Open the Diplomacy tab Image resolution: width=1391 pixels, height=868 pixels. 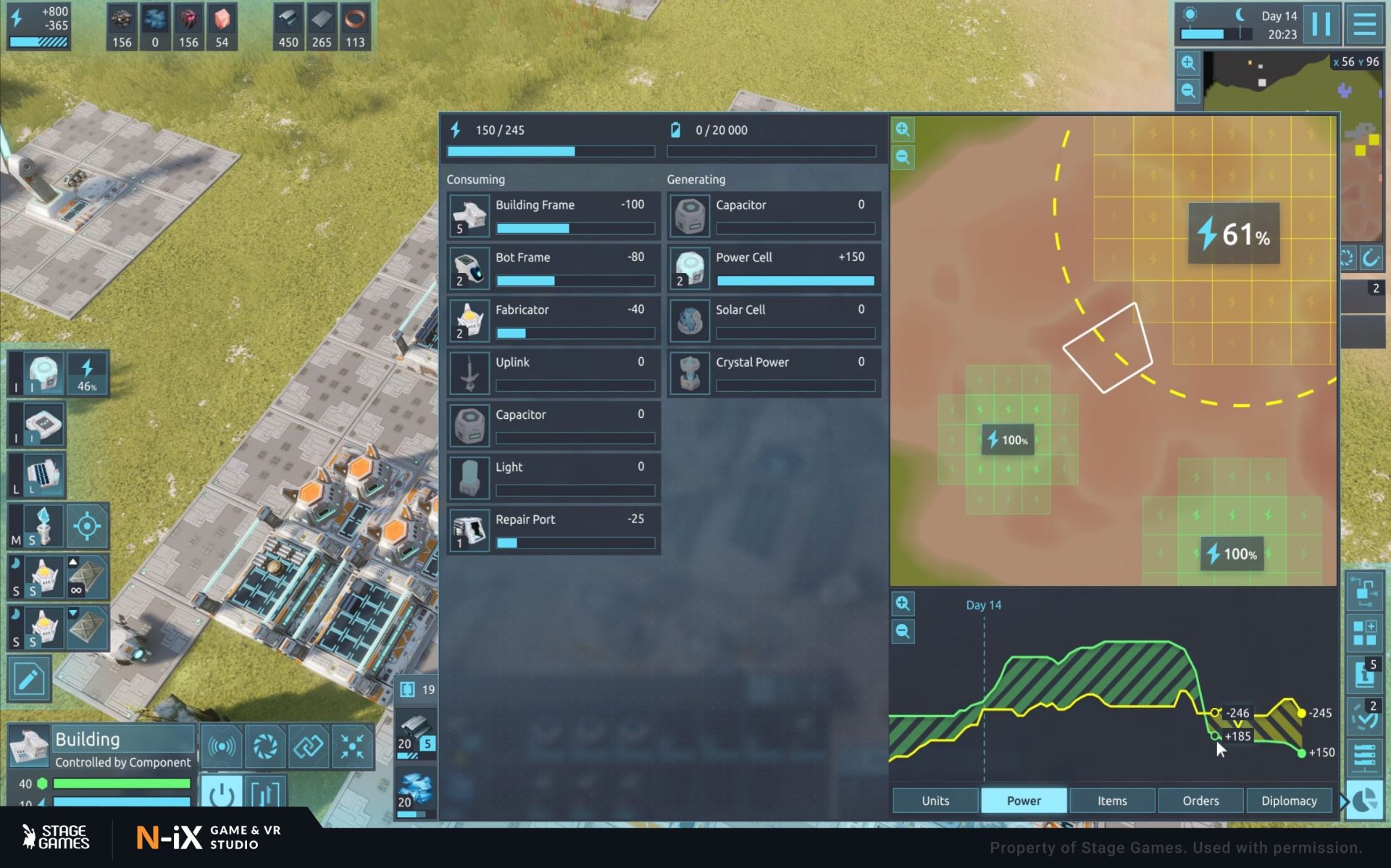click(1289, 801)
